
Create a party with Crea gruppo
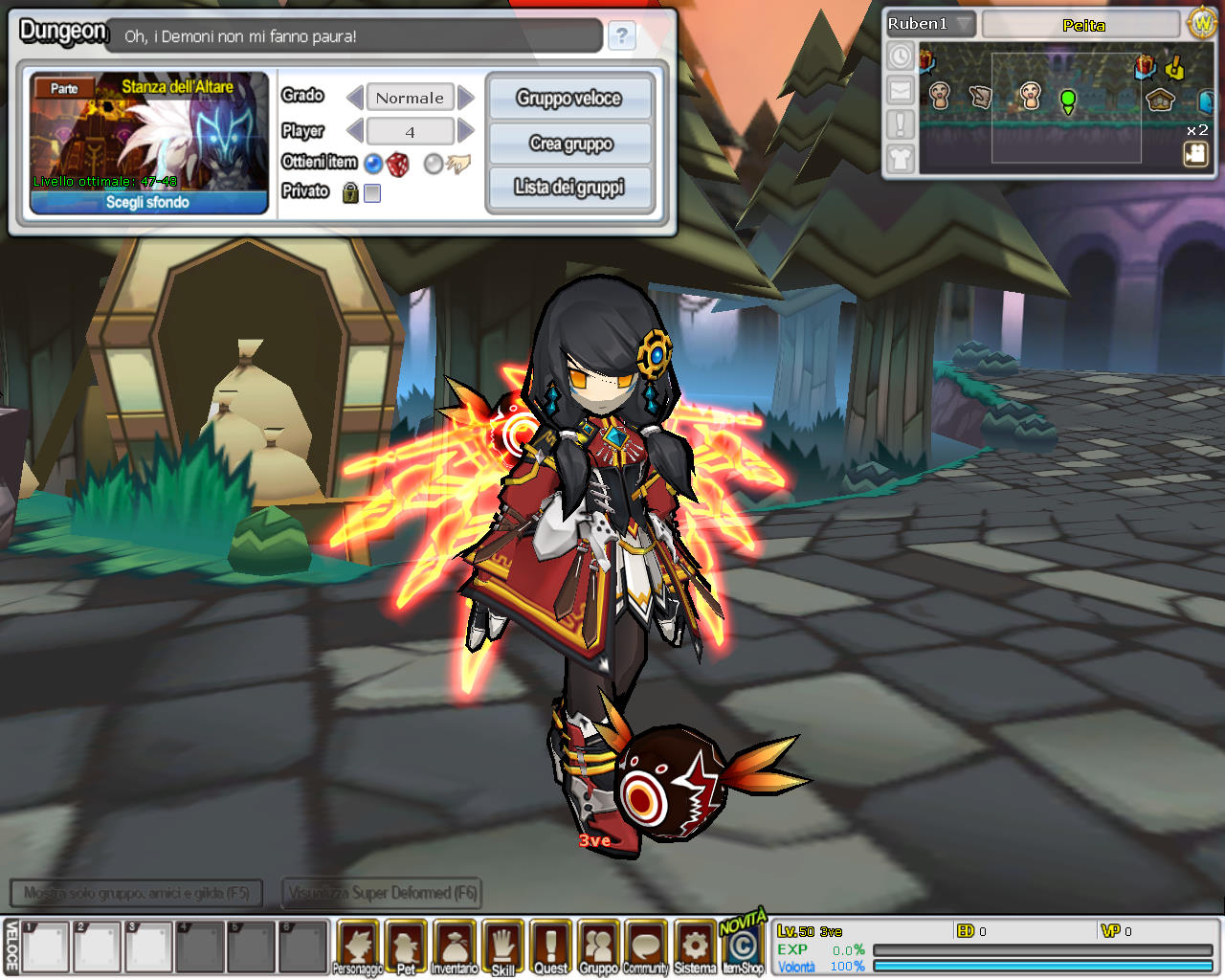pyautogui.click(x=570, y=144)
